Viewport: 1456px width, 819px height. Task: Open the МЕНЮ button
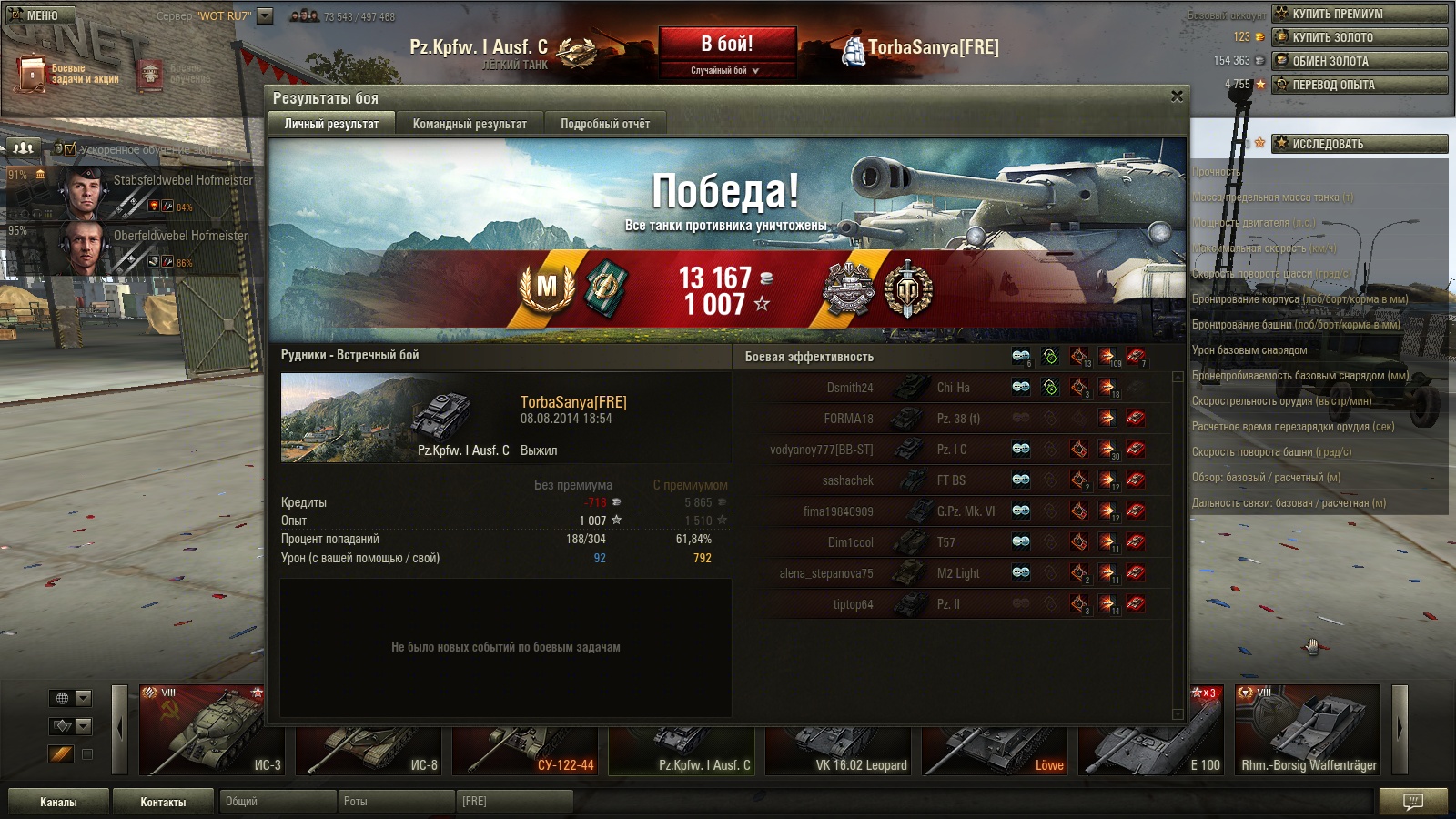(39, 15)
